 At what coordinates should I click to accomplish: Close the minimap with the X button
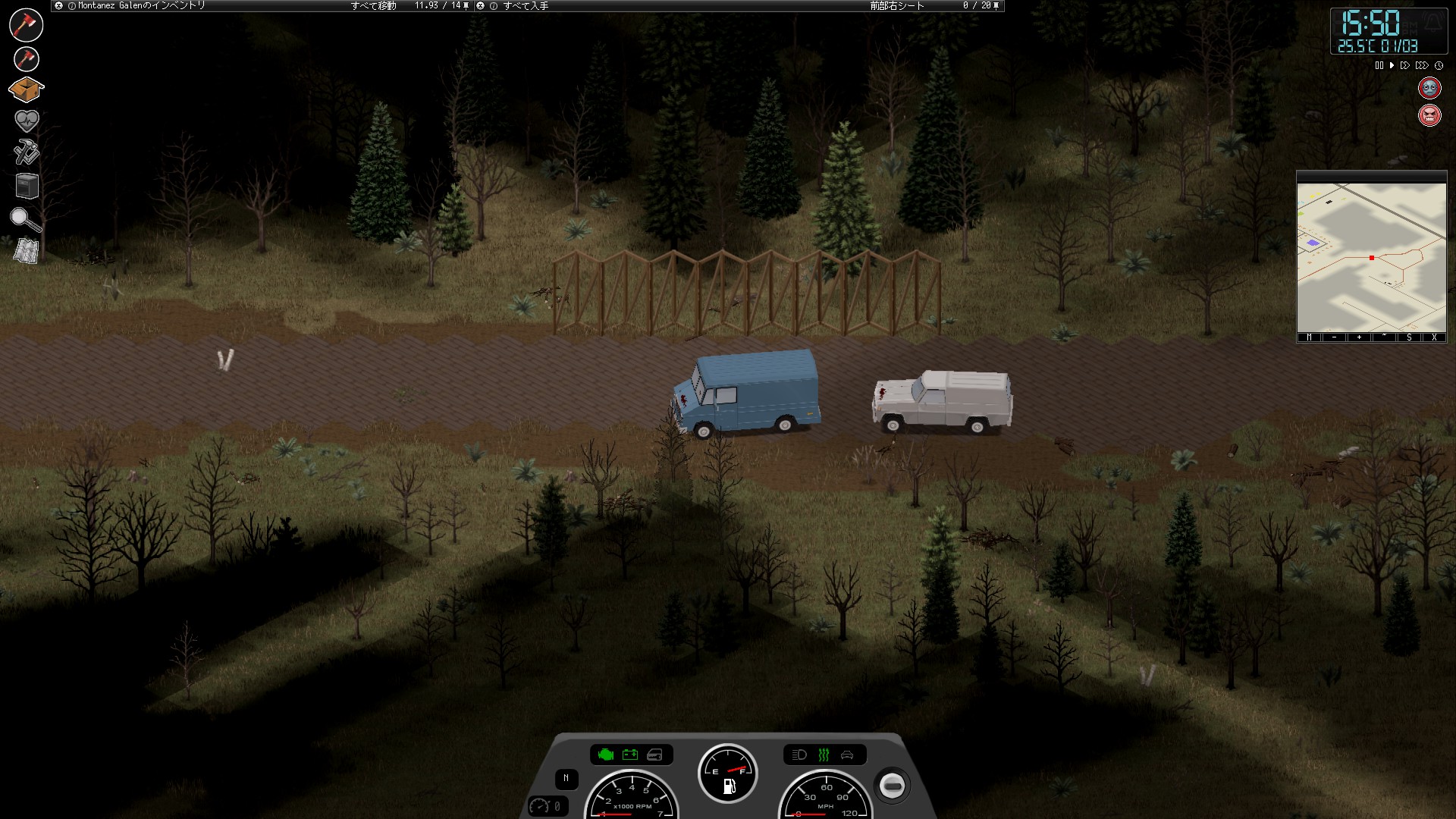(1434, 337)
